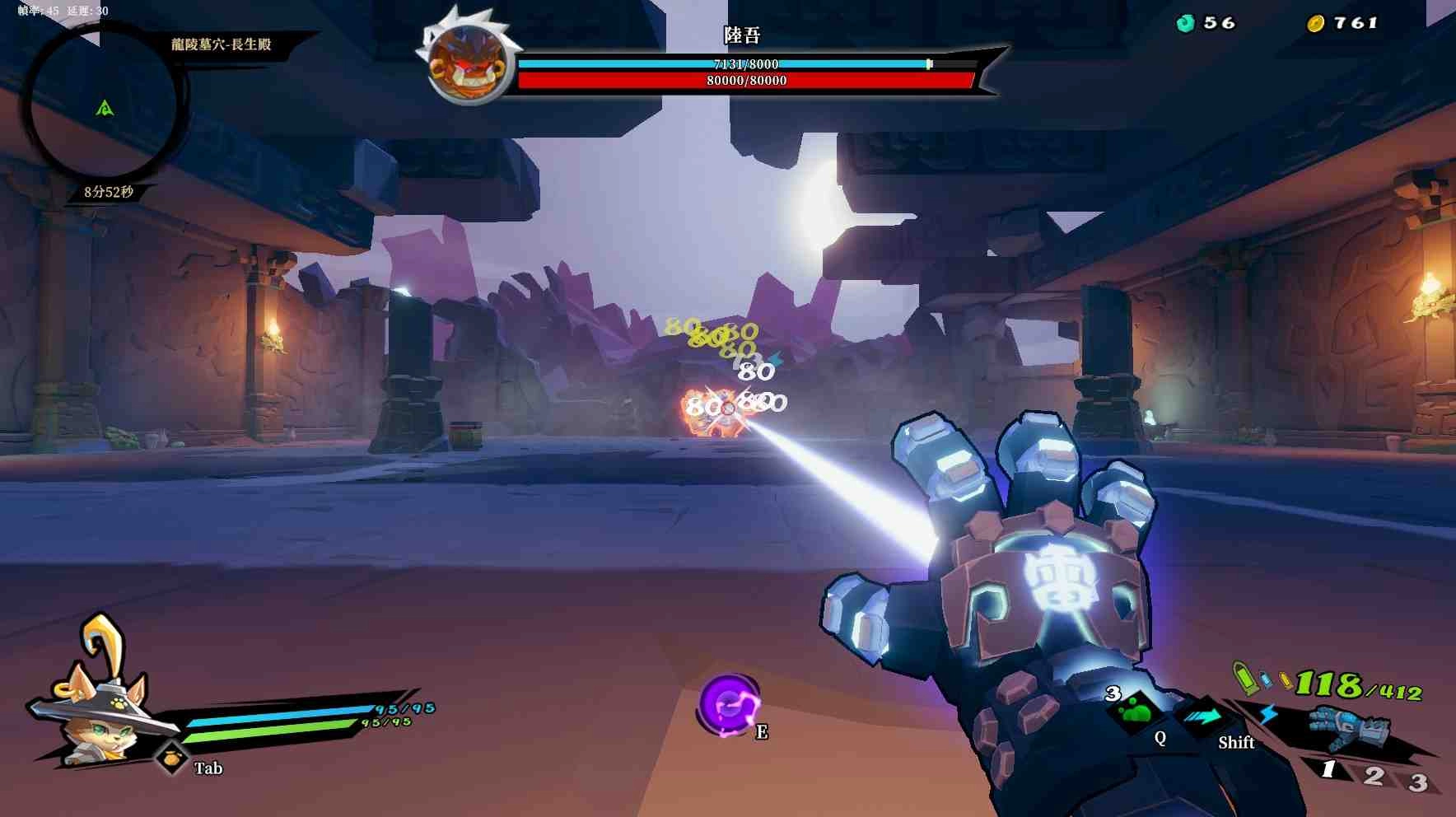Switch to weapon slot 2
The image size is (1456, 817).
tap(1373, 776)
